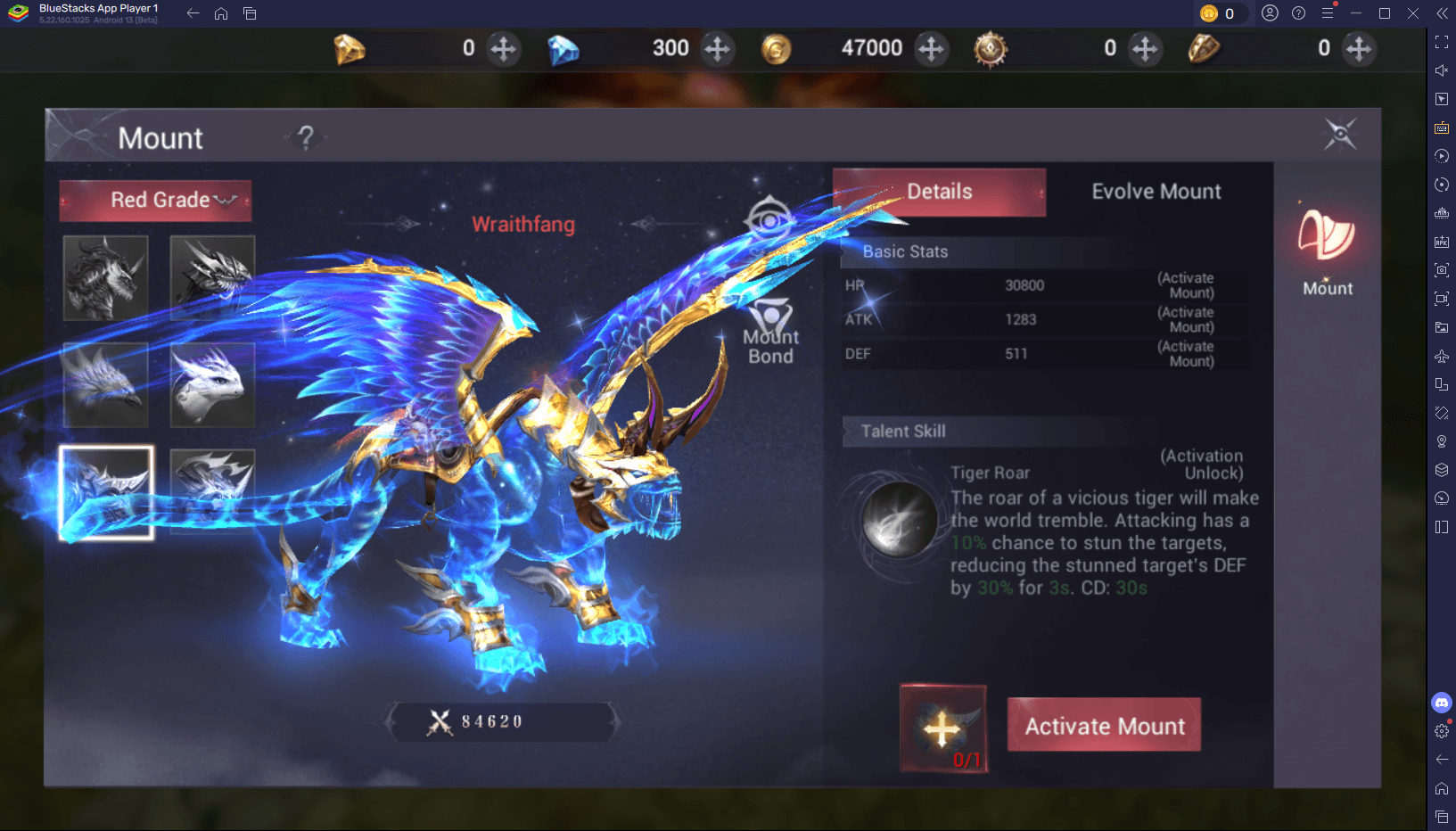Image resolution: width=1456 pixels, height=831 pixels.
Task: Open BlueStacks settings via the gear icon
Action: [1441, 731]
